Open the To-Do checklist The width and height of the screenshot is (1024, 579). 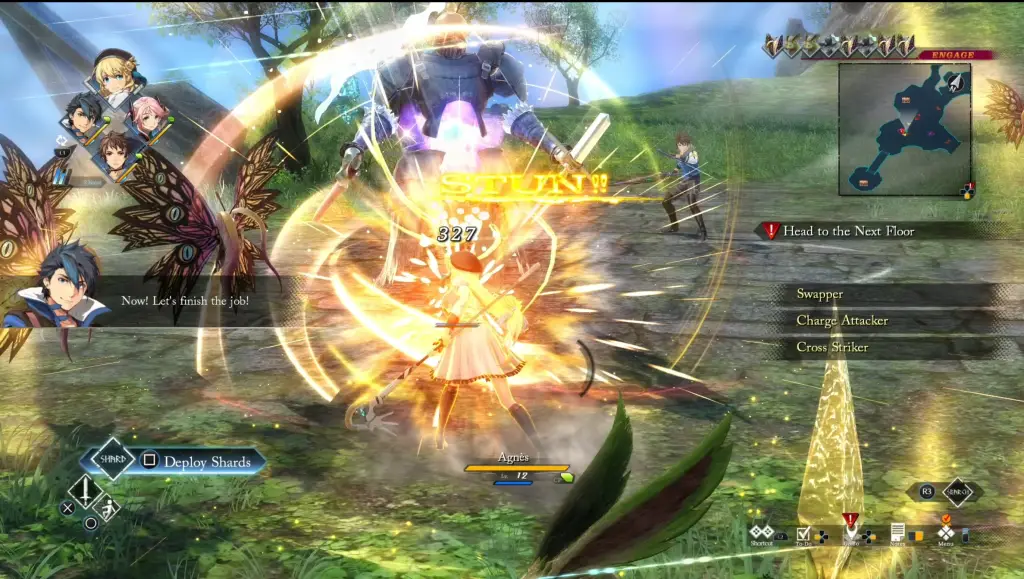tap(804, 532)
